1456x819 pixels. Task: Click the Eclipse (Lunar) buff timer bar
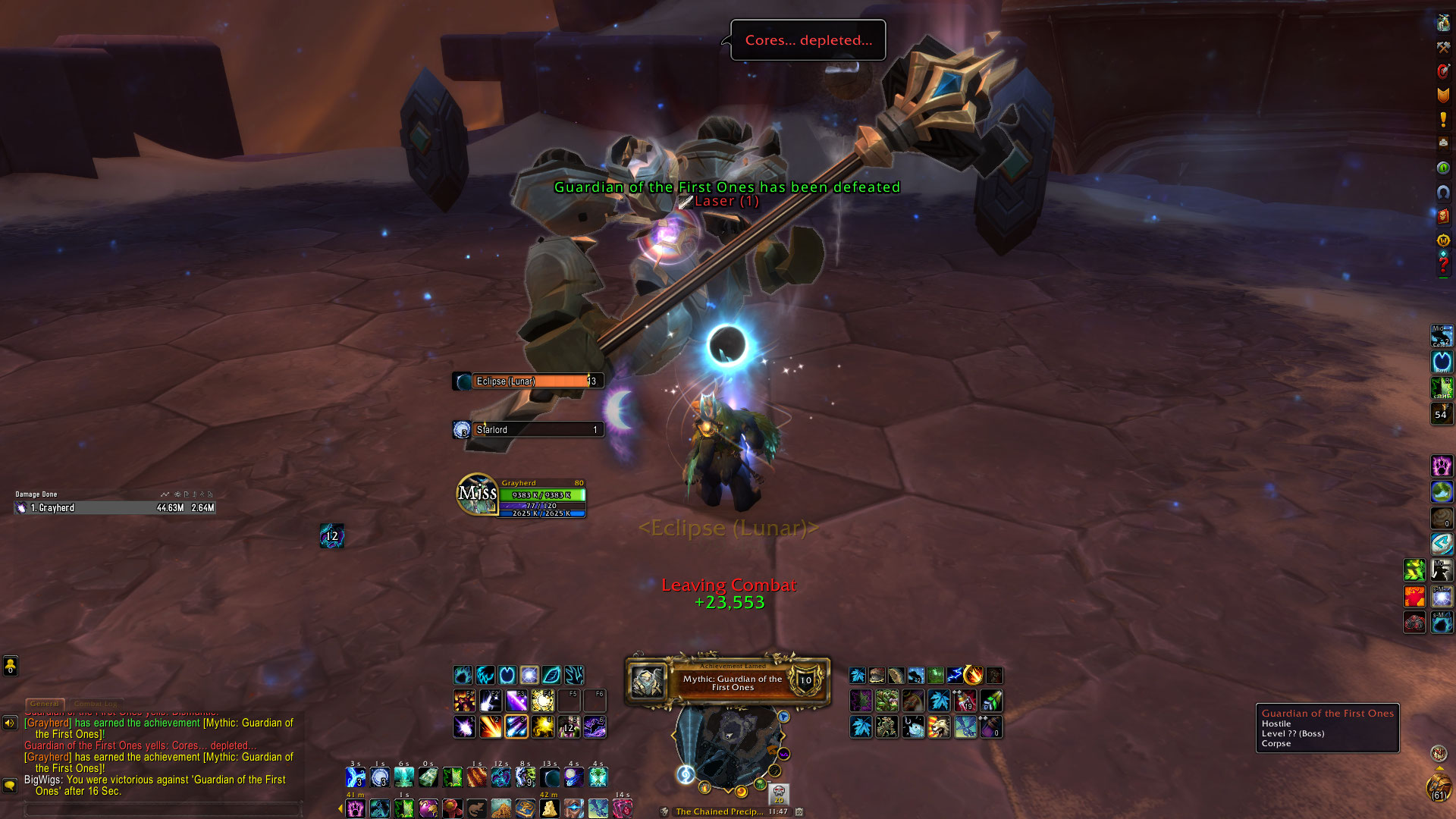tap(530, 381)
